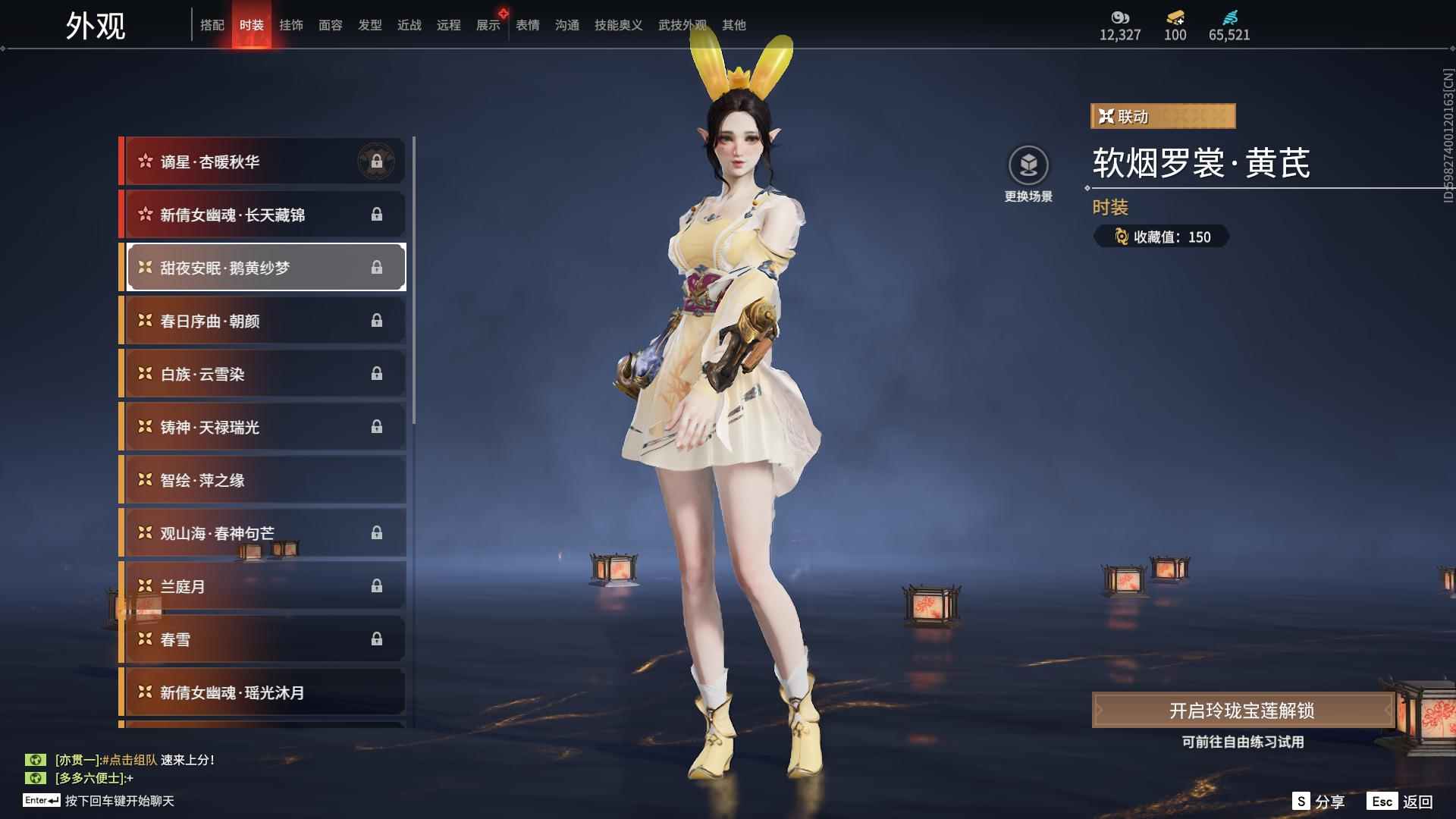Click the 返回 back button
Image resolution: width=1456 pixels, height=819 pixels.
(x=1401, y=801)
